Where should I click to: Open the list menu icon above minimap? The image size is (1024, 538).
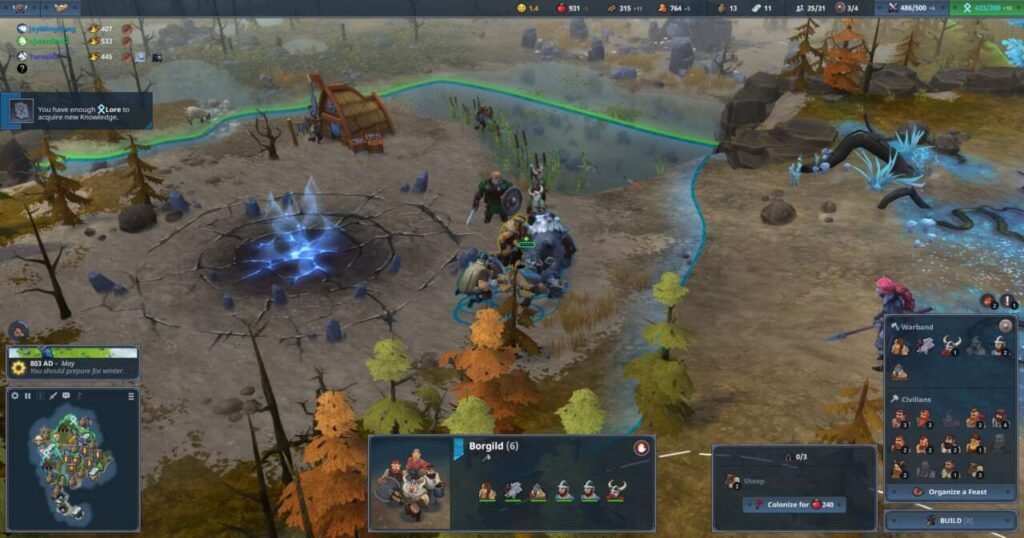(x=131, y=396)
